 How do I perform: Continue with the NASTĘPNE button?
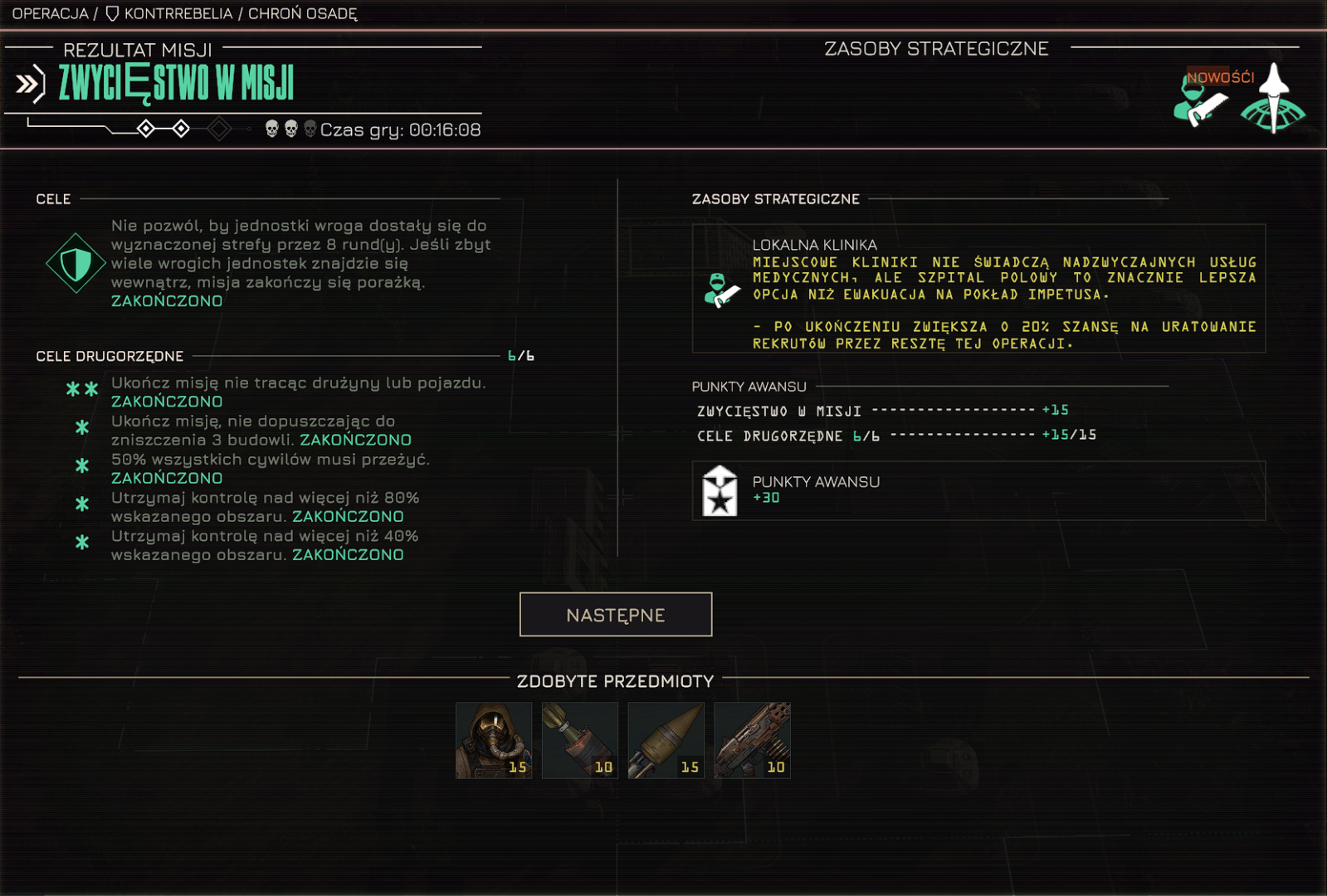pyautogui.click(x=615, y=615)
